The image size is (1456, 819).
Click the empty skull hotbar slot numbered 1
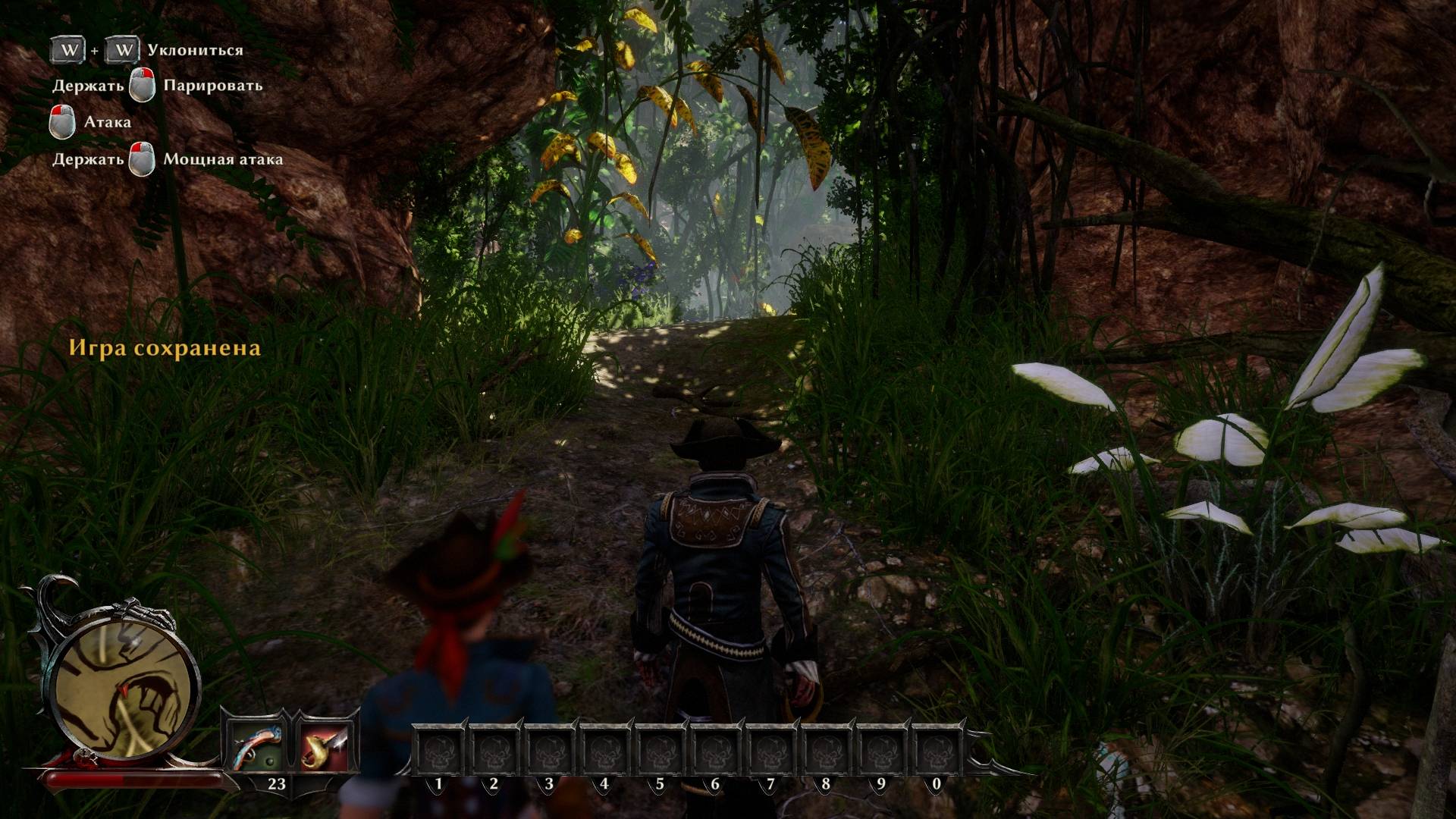(x=438, y=750)
